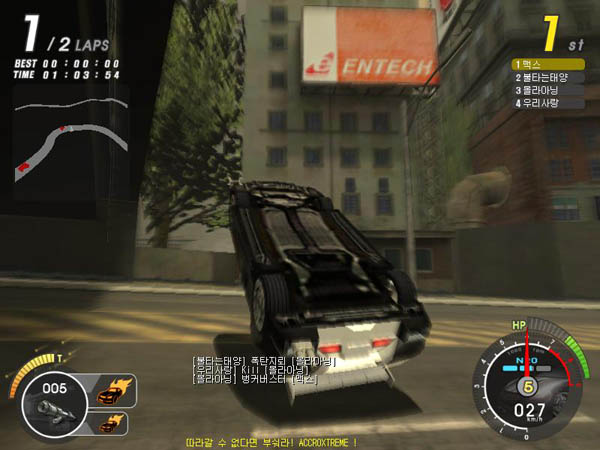Pick third-place racer 몰라아닝 in rankings

[549, 90]
